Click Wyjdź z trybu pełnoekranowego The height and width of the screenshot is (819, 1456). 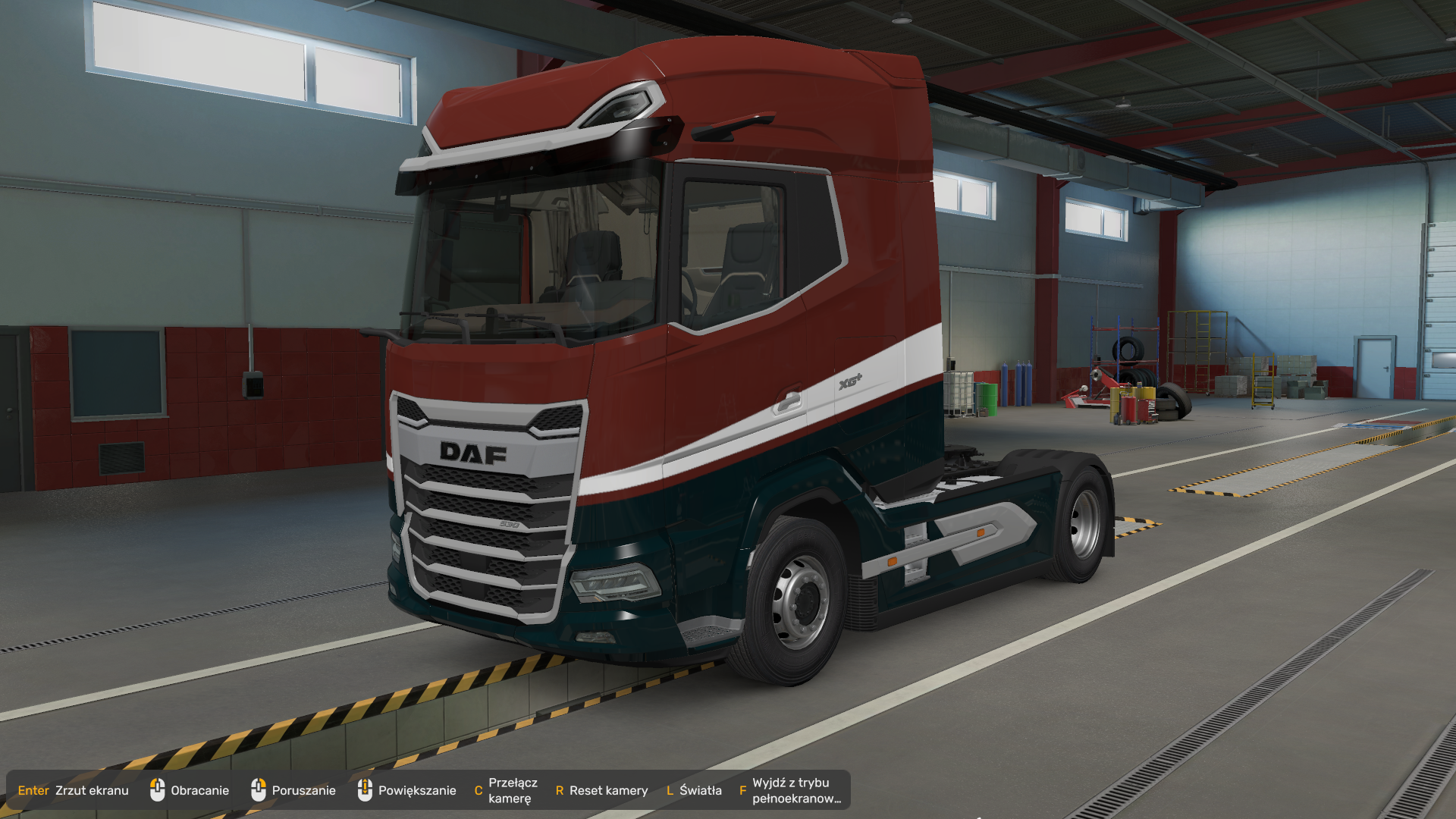pos(790,790)
